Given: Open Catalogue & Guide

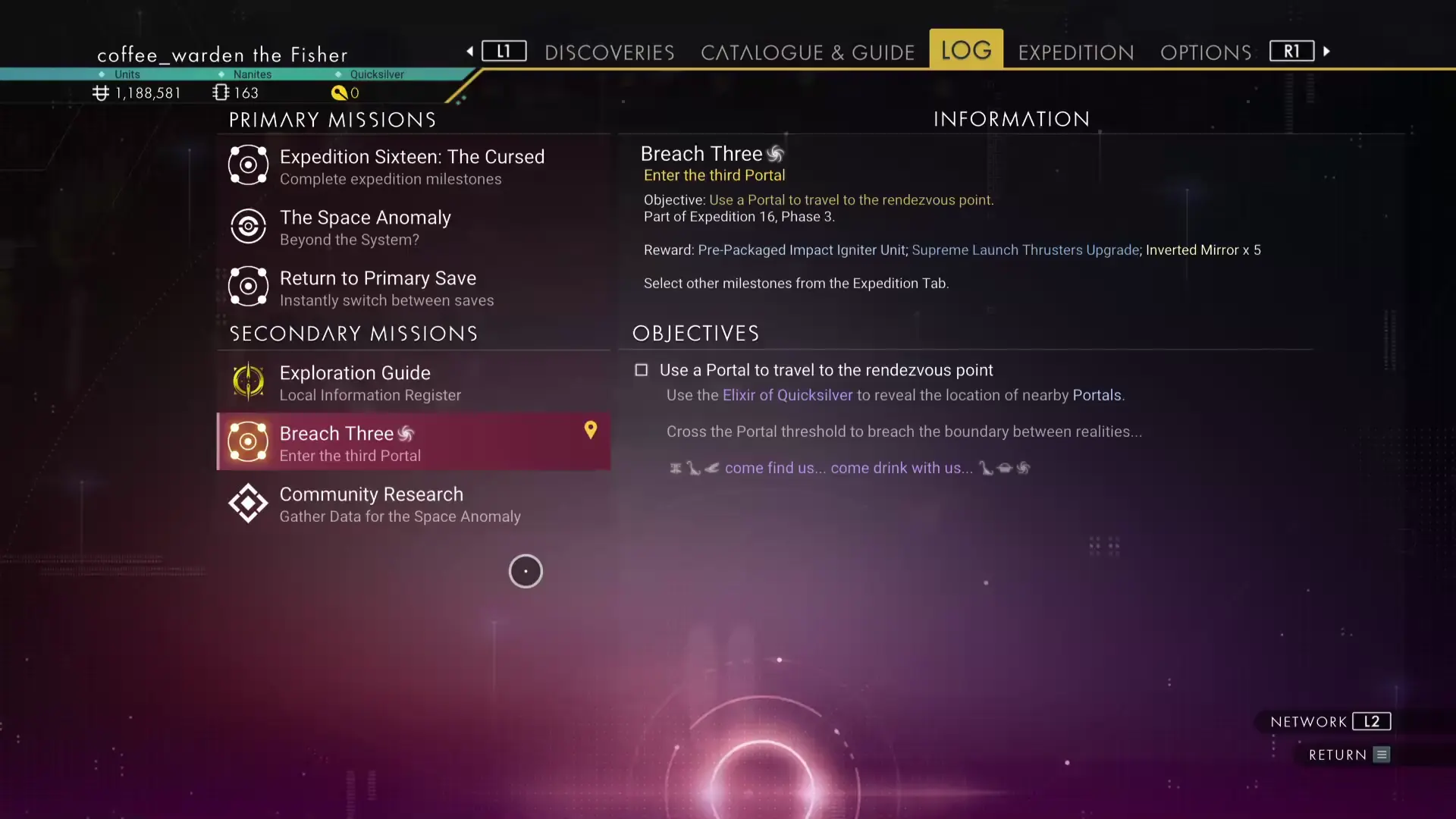Looking at the screenshot, I should click(808, 52).
